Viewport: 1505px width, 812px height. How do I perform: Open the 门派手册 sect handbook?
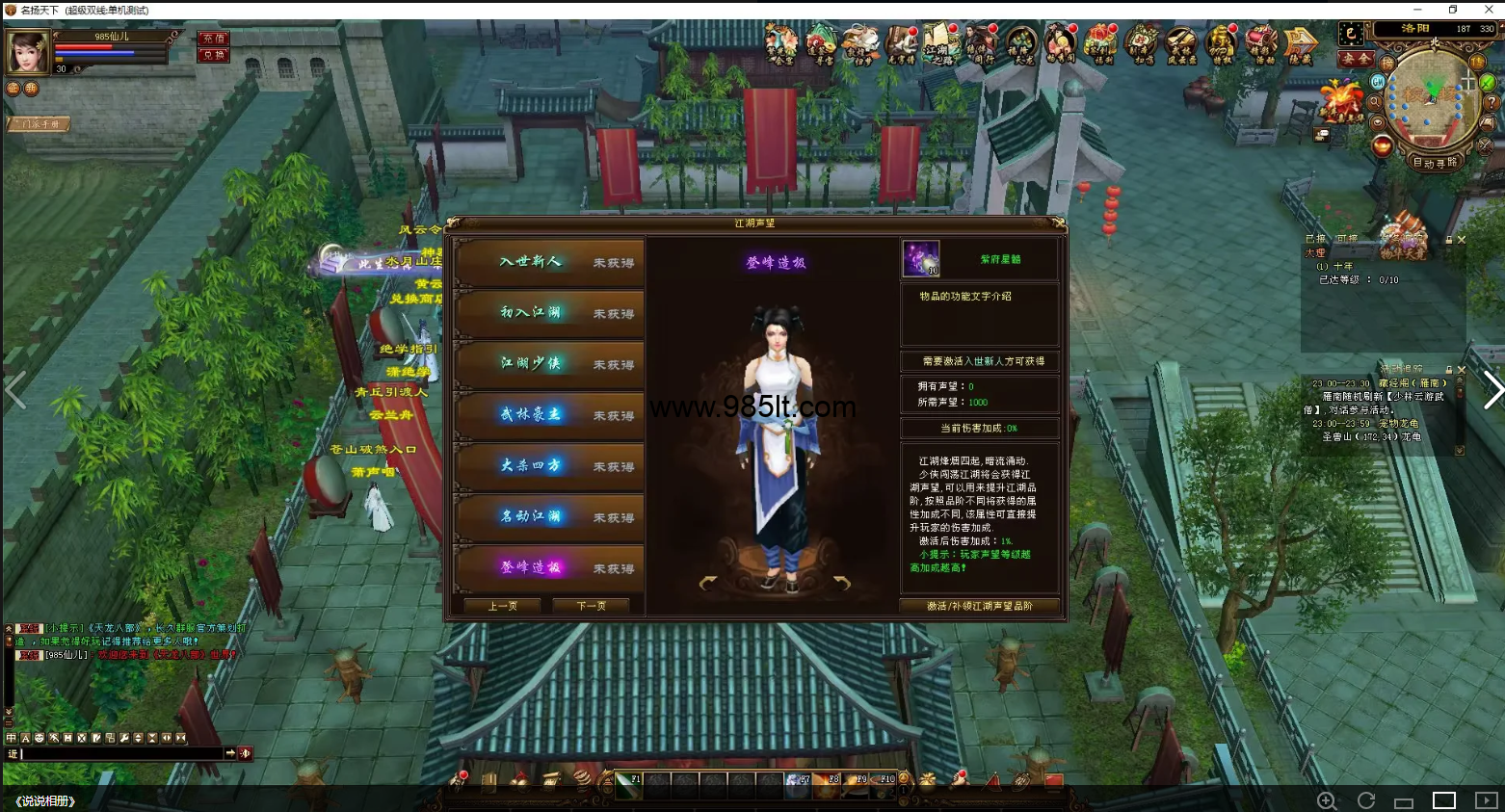click(39, 124)
